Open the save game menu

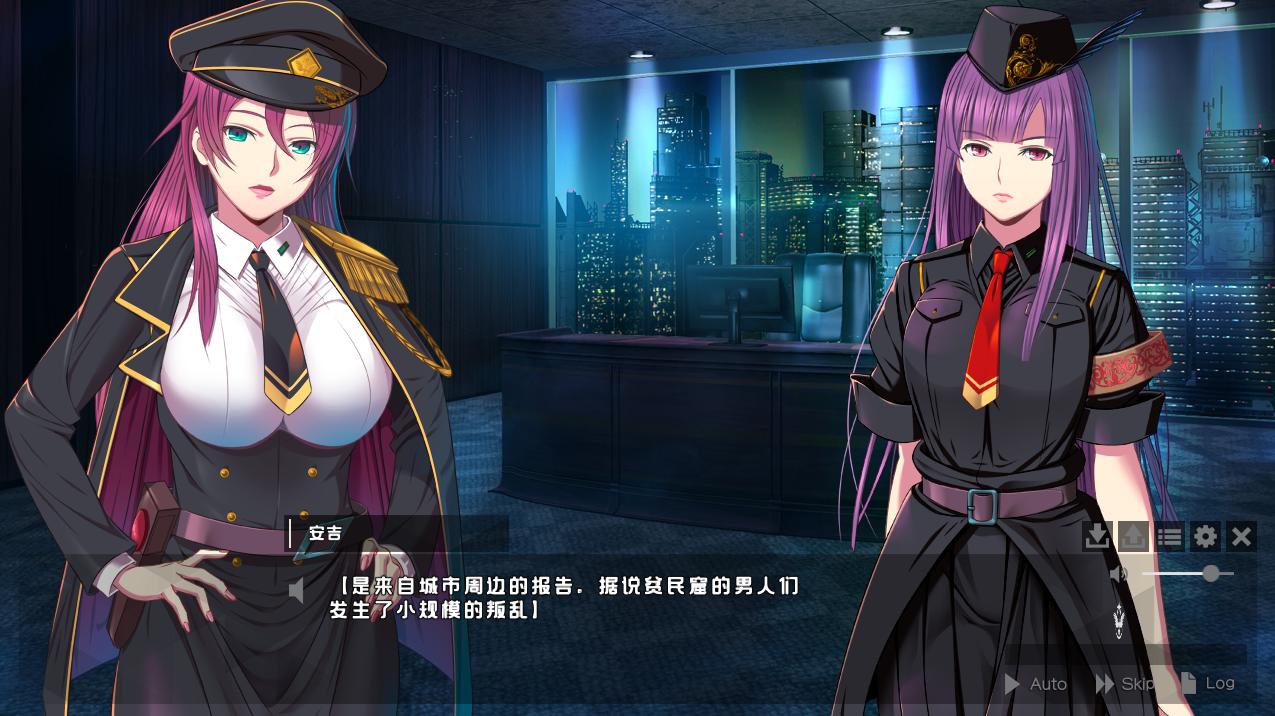(1097, 537)
